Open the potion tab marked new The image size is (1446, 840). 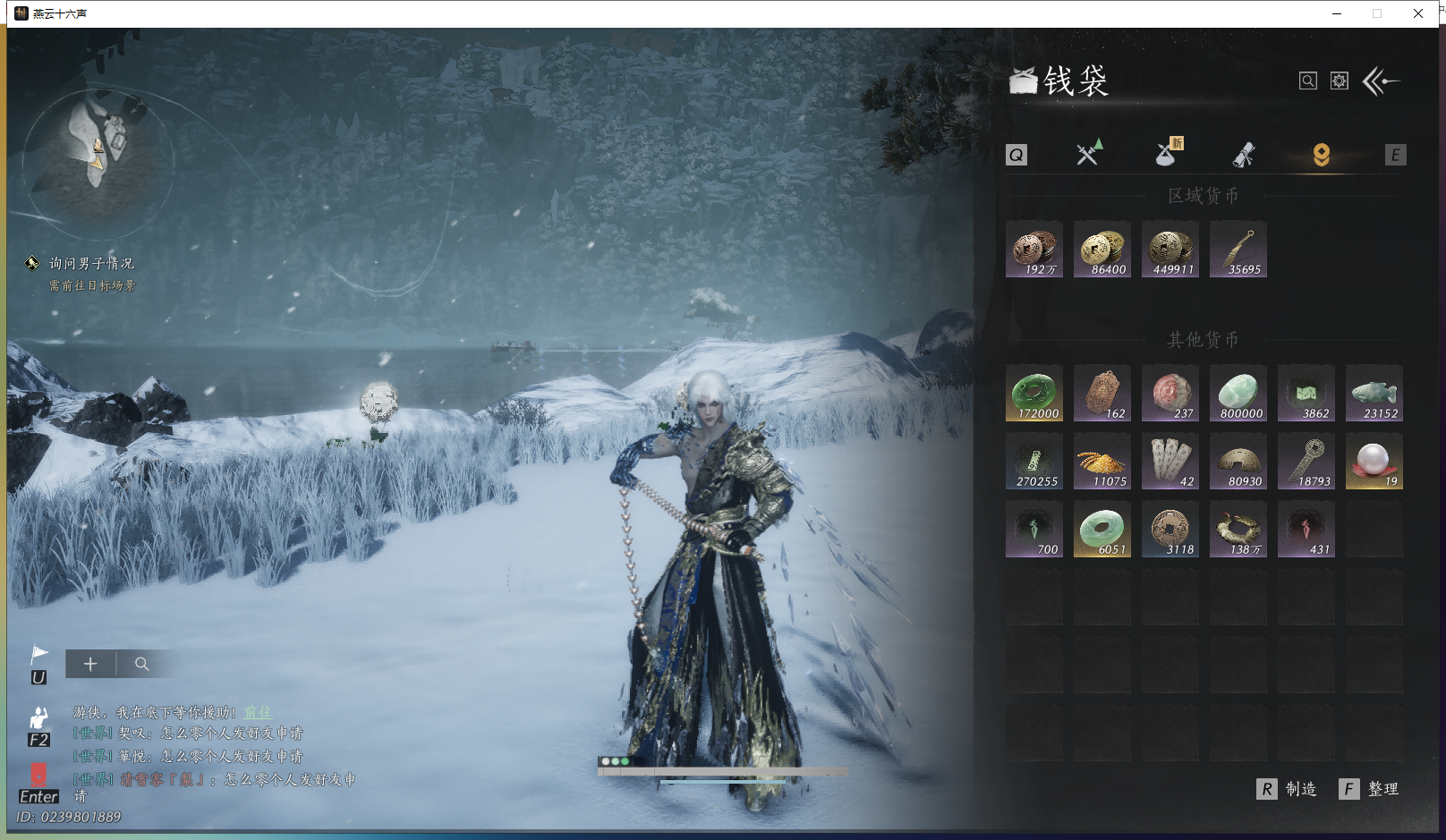[1167, 154]
